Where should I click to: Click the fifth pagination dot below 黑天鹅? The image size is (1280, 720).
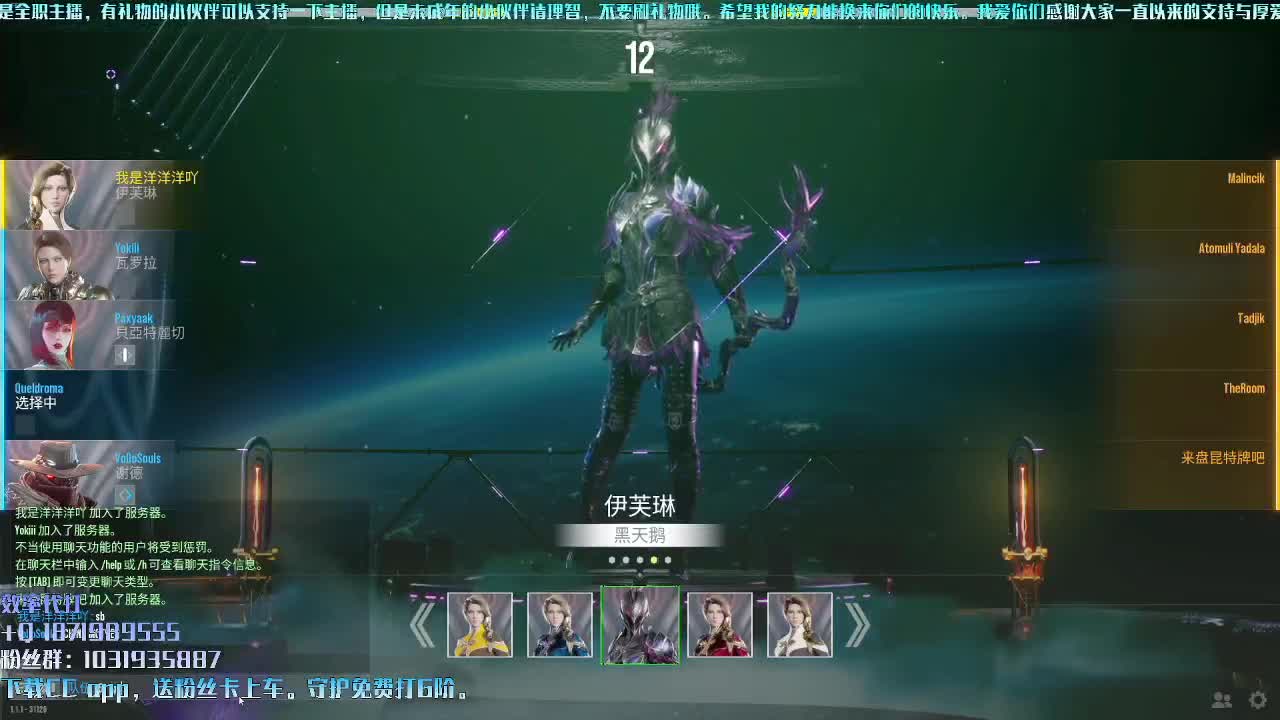pos(669,560)
